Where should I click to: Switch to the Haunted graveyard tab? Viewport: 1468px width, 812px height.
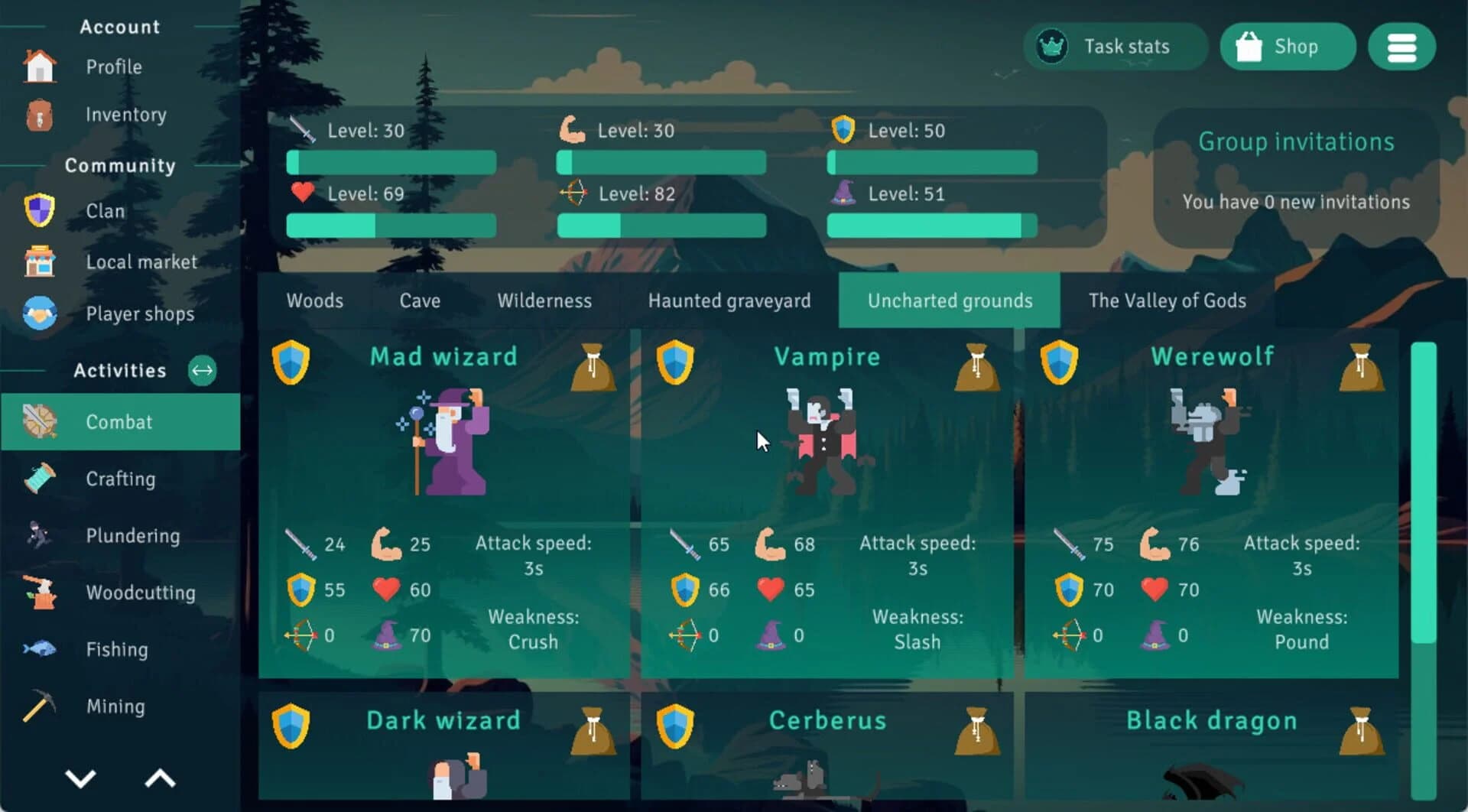(729, 300)
